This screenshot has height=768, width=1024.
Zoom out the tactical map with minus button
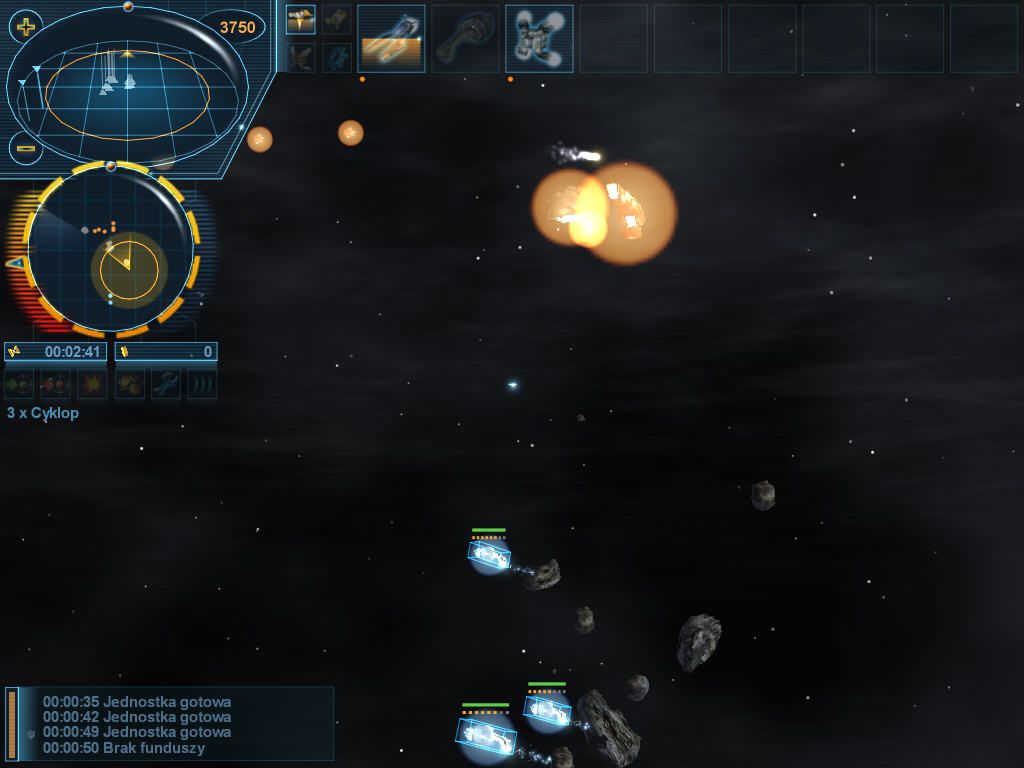26,149
